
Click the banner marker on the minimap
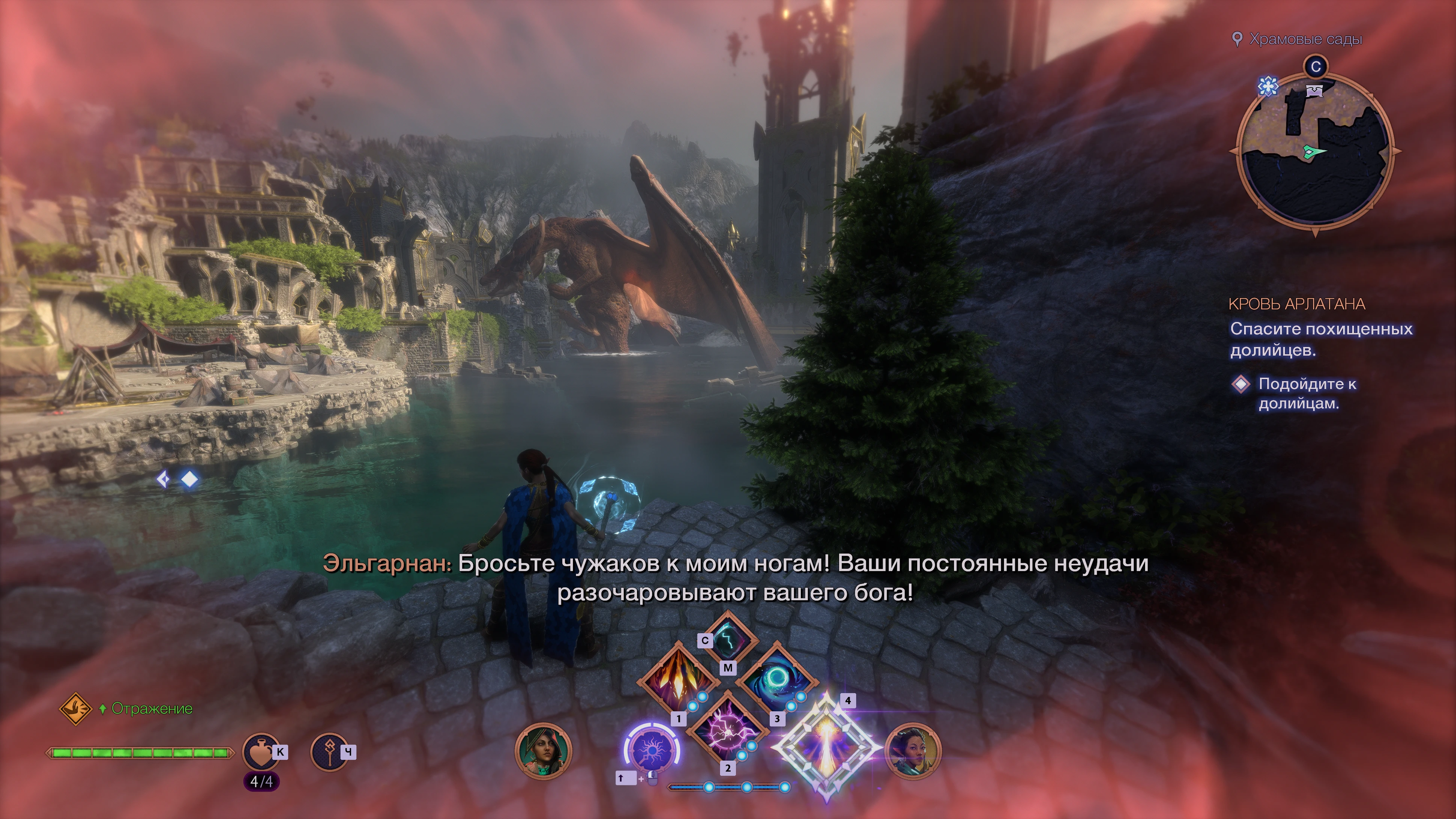point(1315,90)
